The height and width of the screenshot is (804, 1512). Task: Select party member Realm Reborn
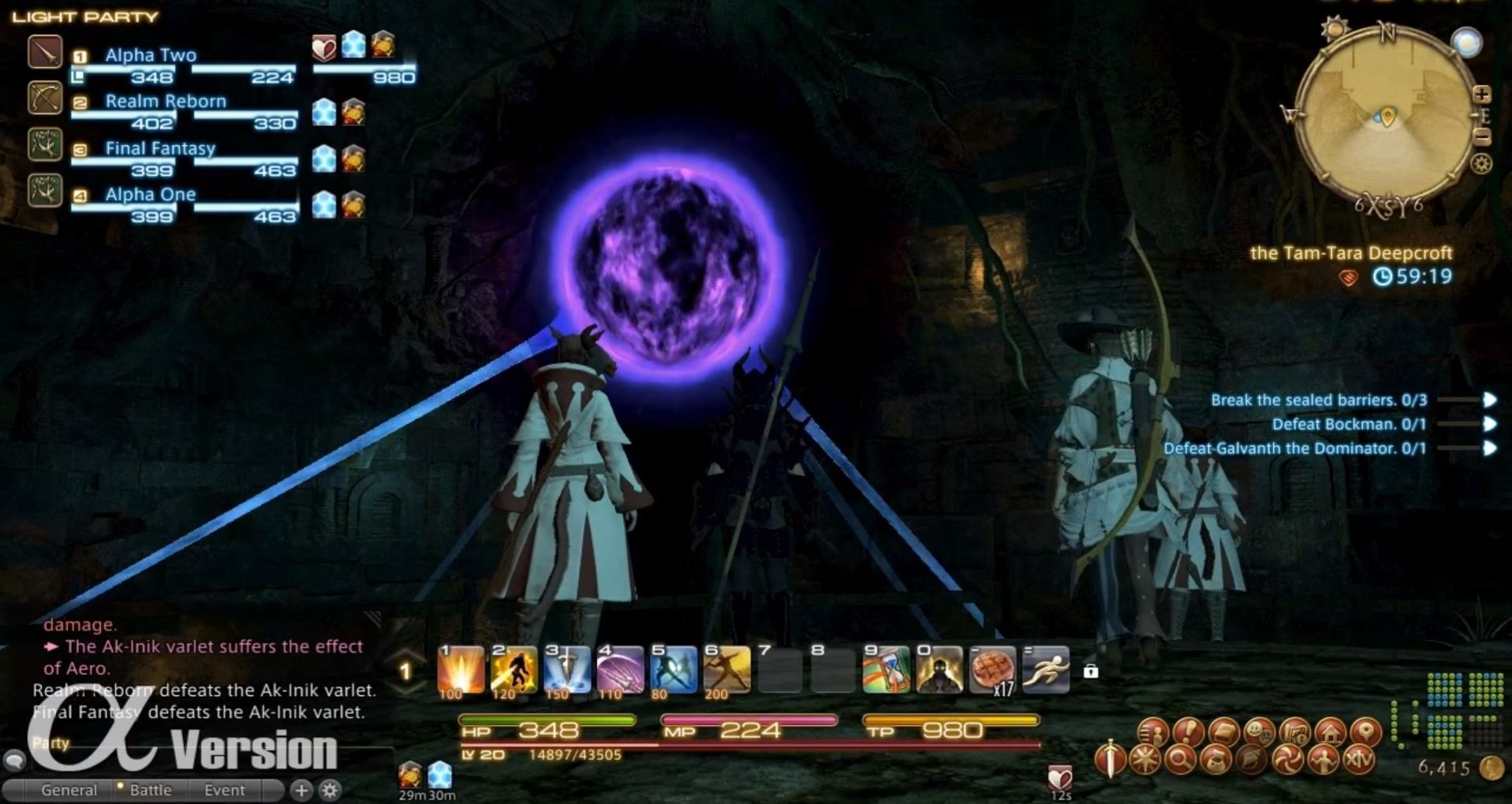point(166,102)
